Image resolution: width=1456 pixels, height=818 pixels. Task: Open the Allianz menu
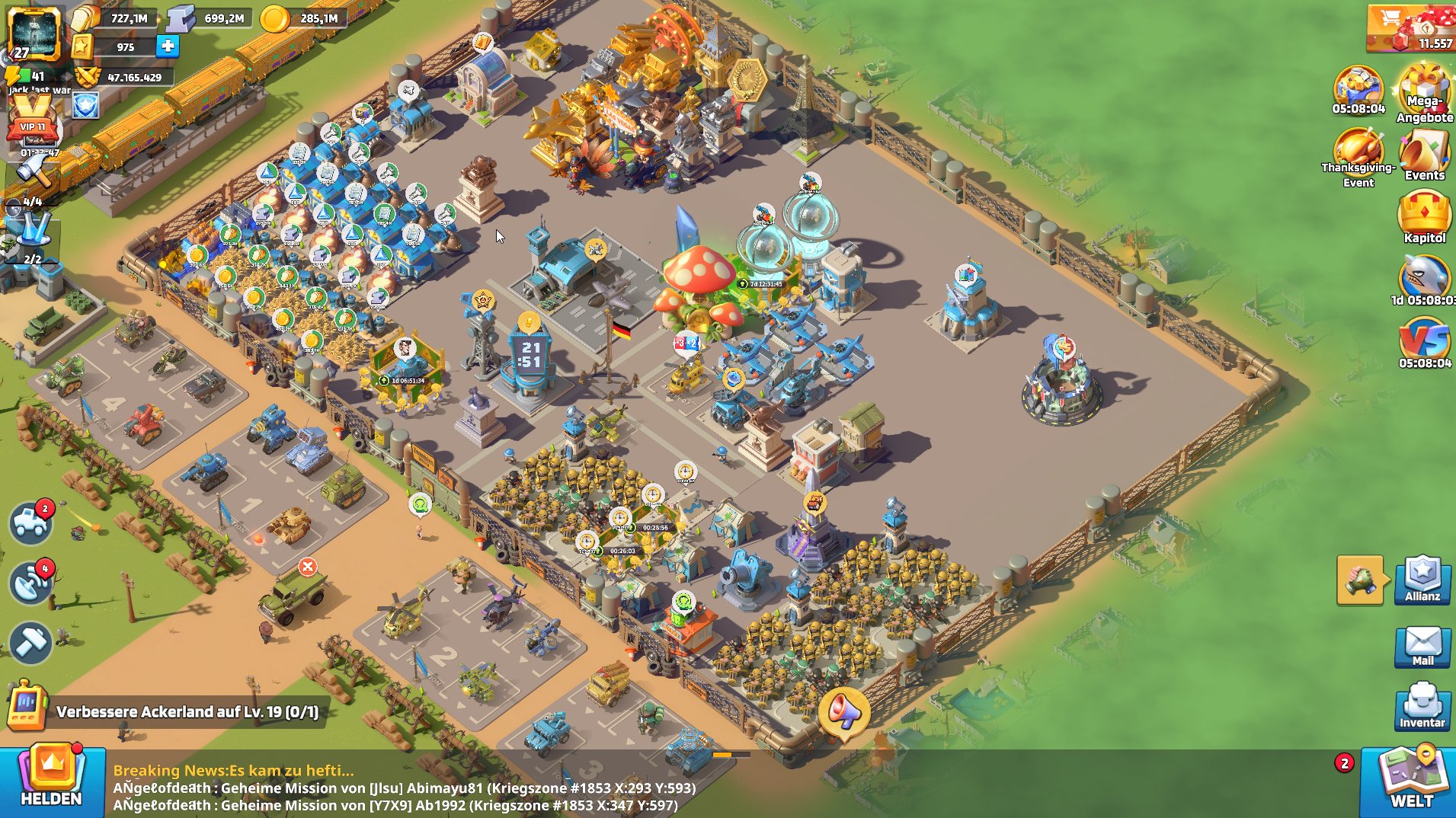(x=1422, y=580)
